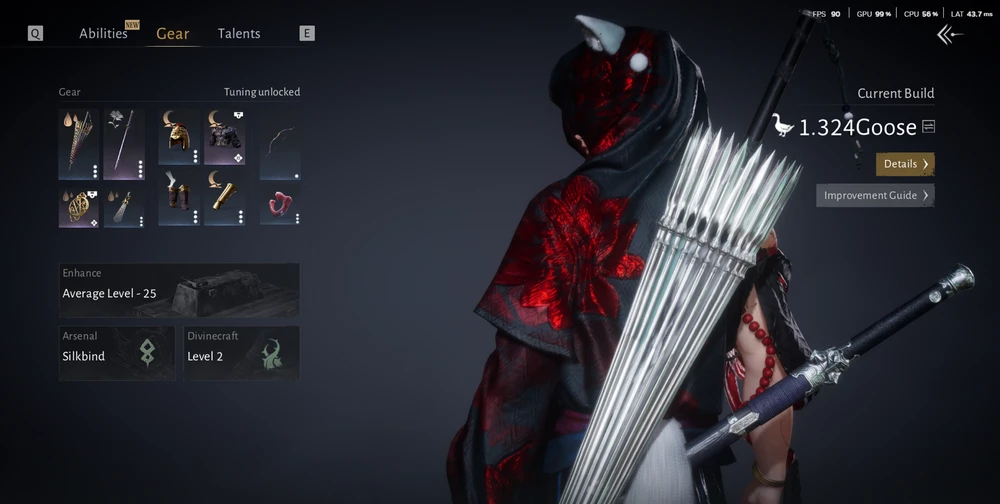This screenshot has width=1000, height=504.
Task: Select the folded umbrella weapon slot
Action: (x=79, y=144)
